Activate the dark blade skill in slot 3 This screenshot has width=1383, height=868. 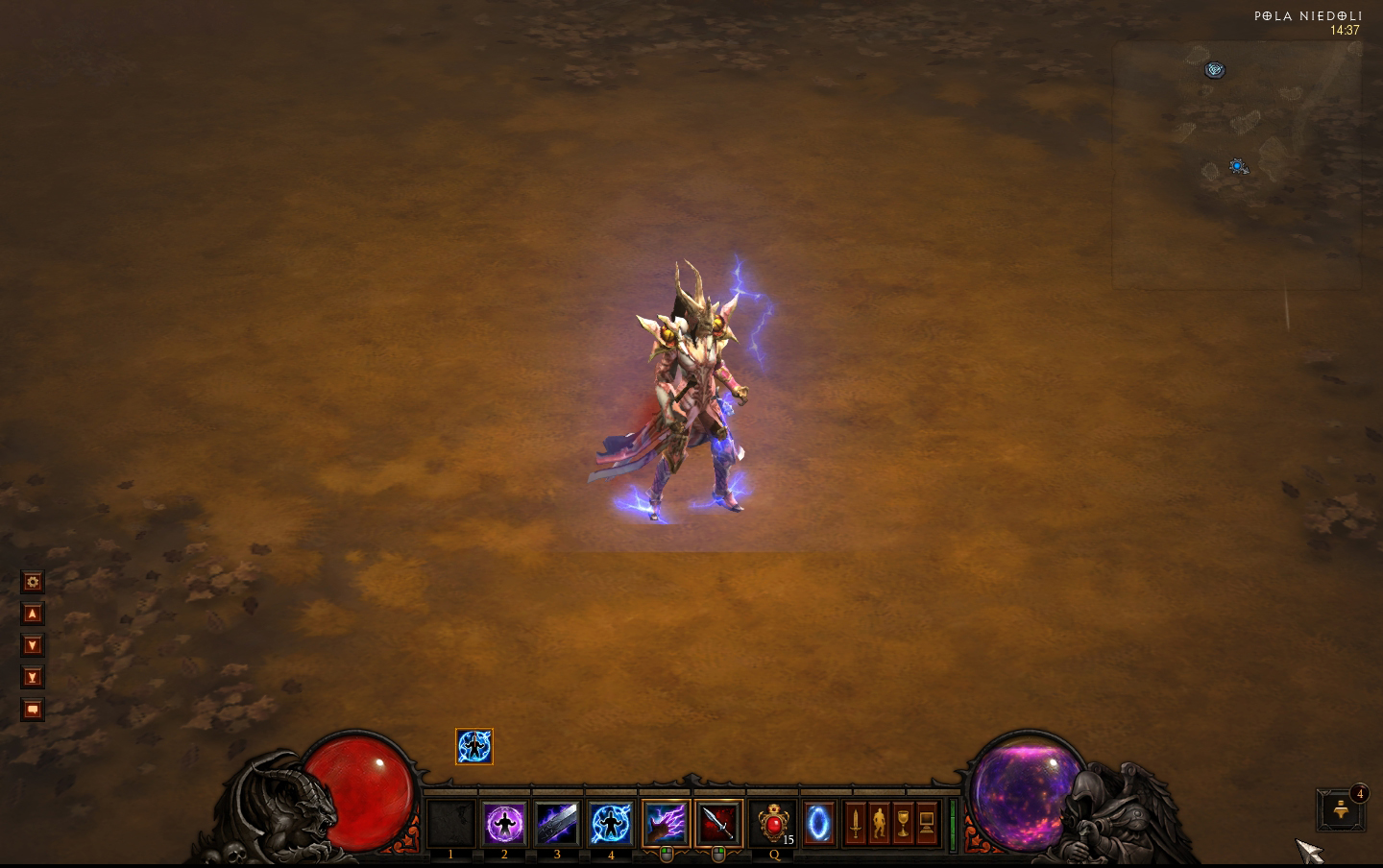coord(557,824)
